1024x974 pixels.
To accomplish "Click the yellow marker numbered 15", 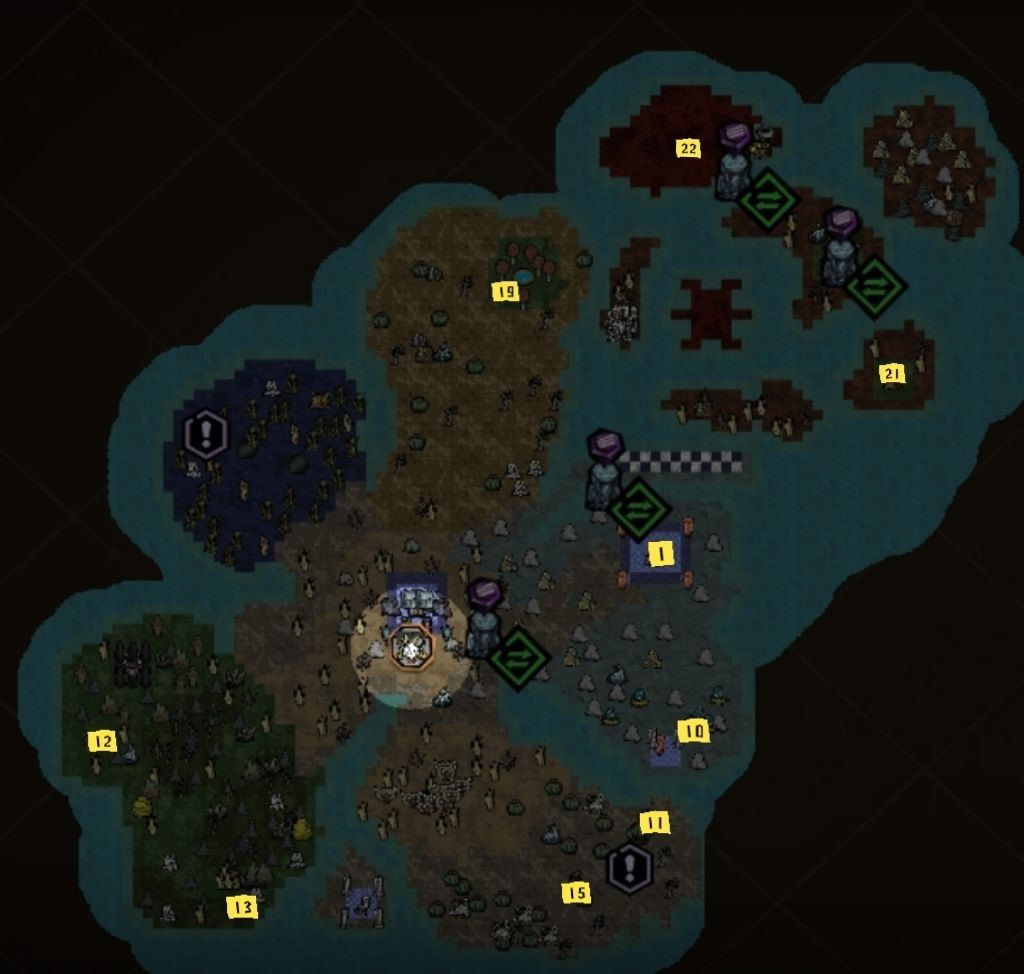I will point(576,893).
